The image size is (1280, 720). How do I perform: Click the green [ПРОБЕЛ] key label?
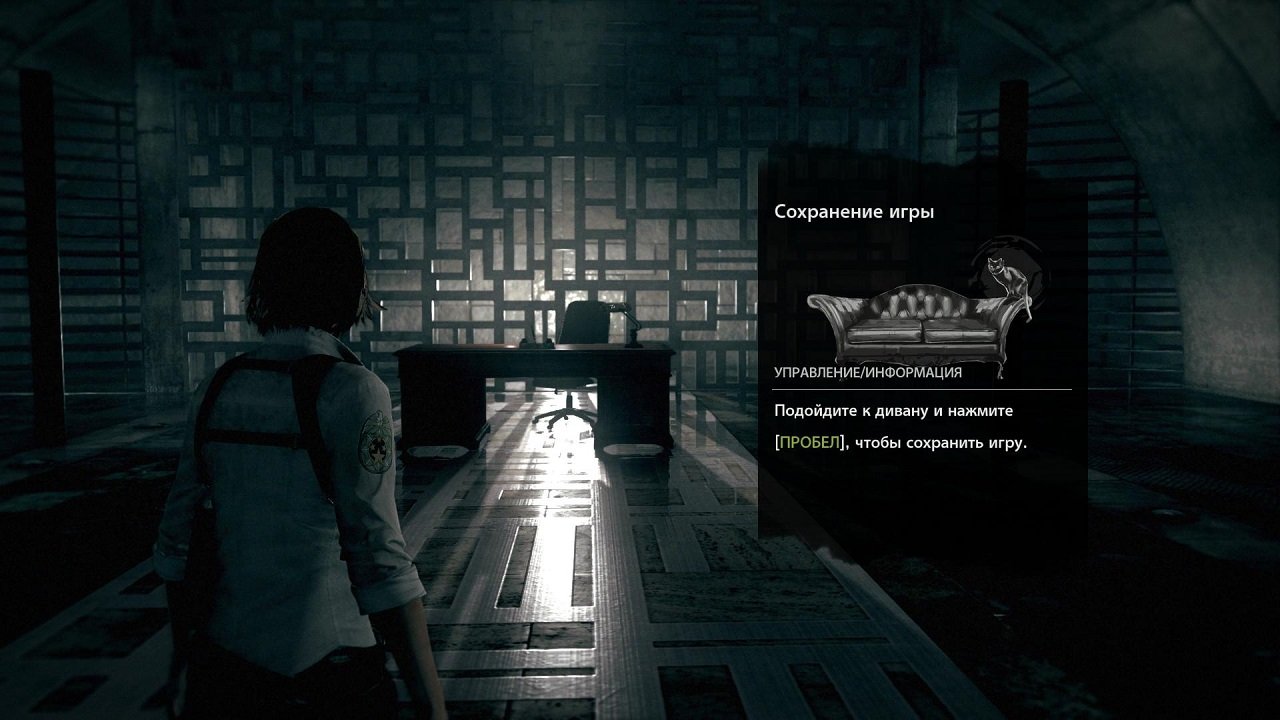click(x=811, y=440)
